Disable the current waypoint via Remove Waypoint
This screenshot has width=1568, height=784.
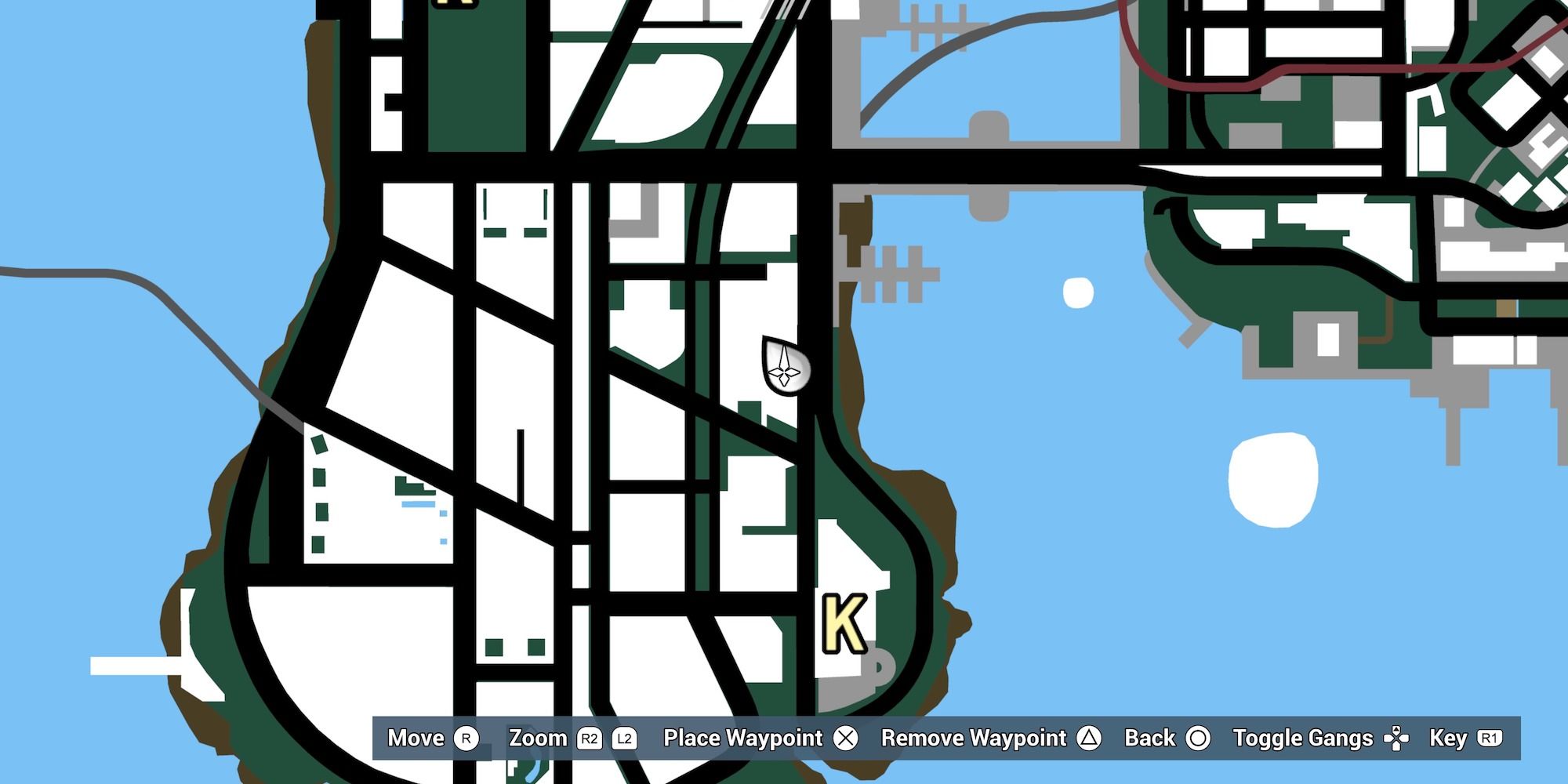coord(974,738)
